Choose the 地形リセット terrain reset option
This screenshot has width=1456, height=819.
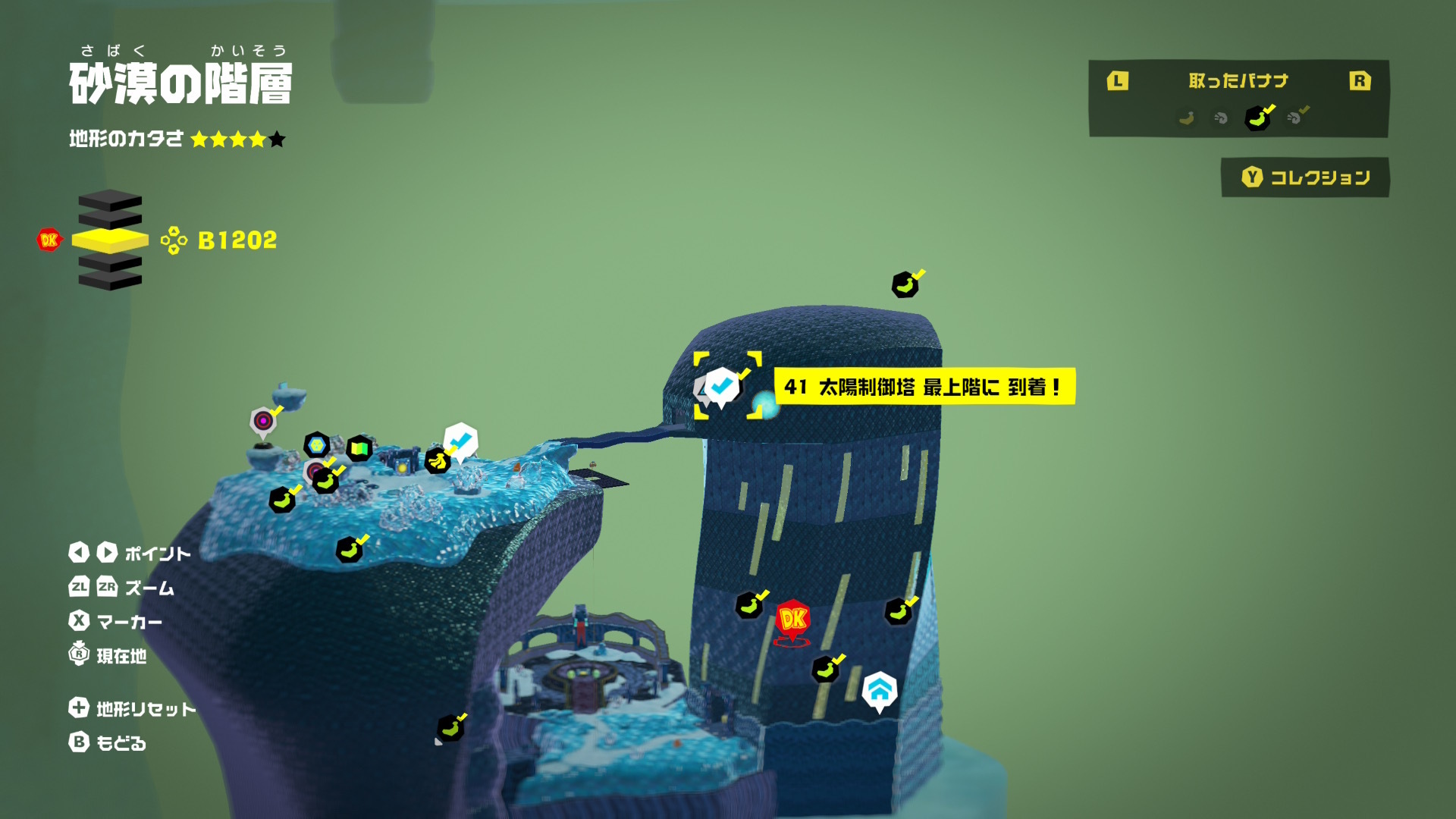click(x=133, y=708)
